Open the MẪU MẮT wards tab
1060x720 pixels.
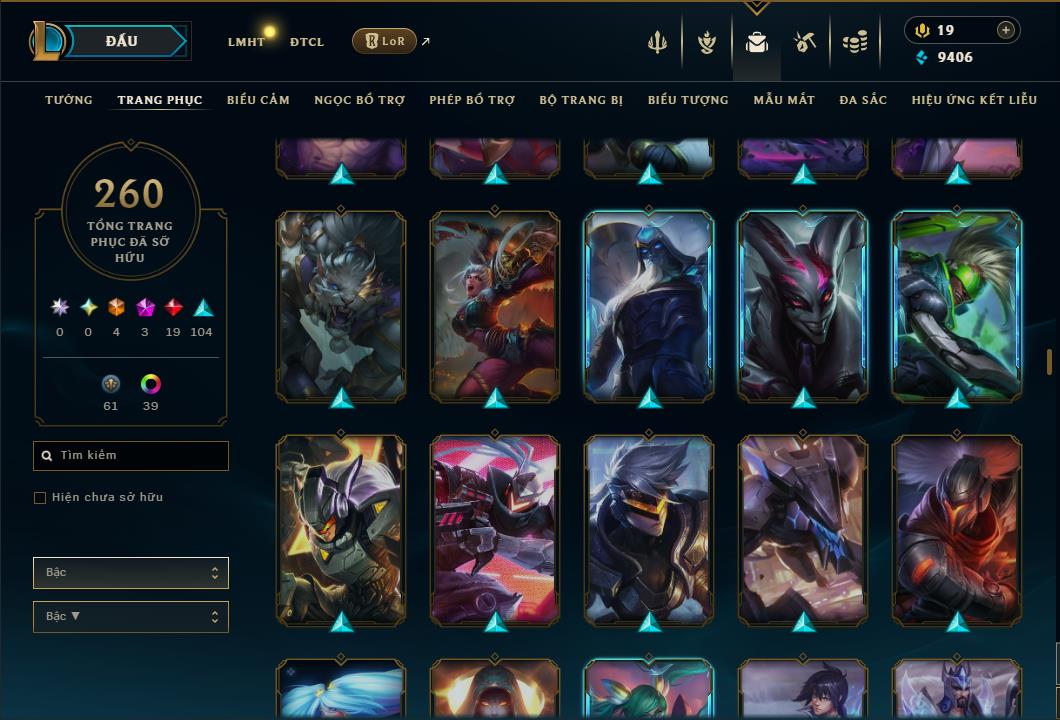tap(784, 100)
